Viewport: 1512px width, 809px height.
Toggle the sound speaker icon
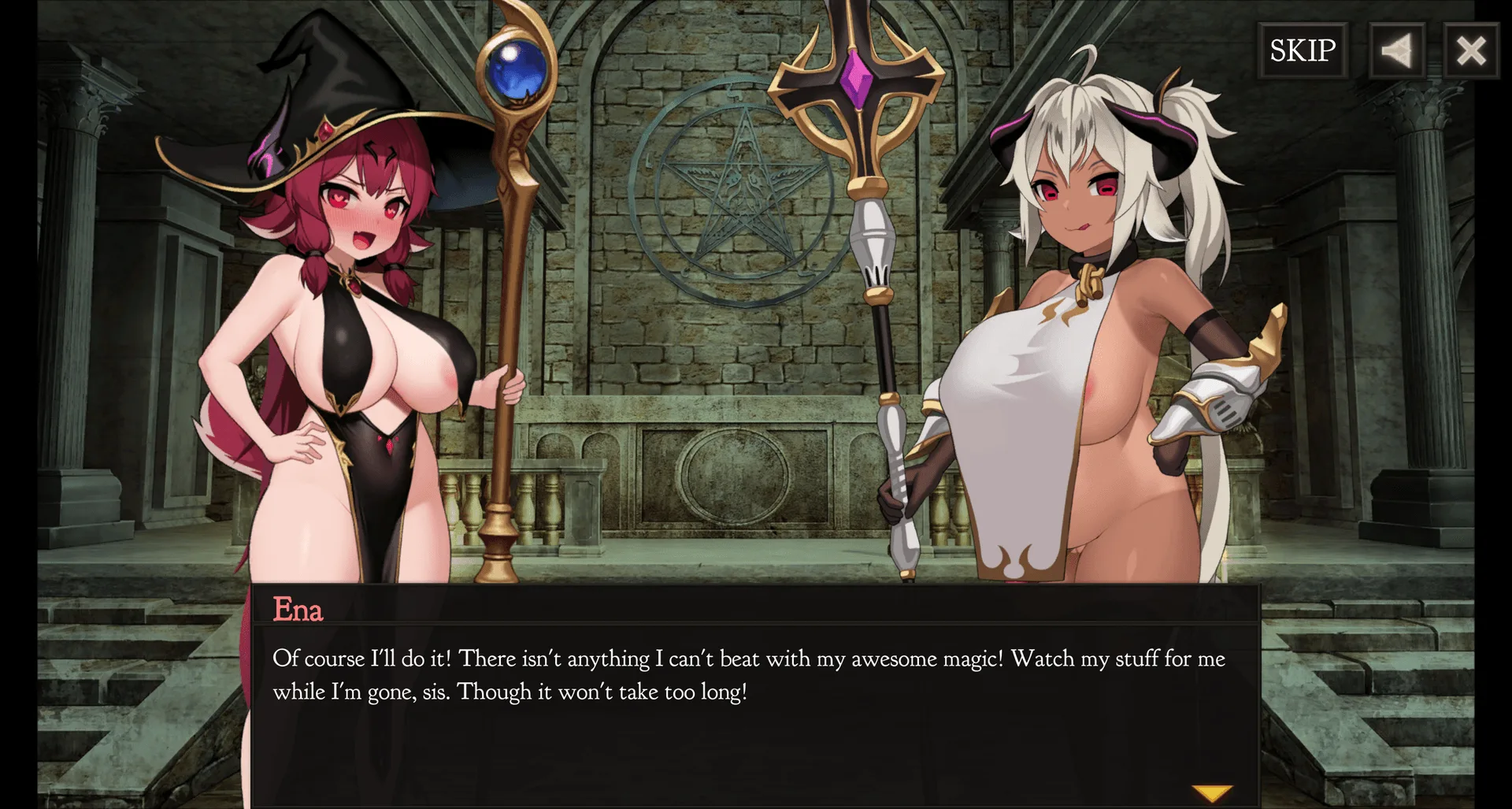[1396, 51]
